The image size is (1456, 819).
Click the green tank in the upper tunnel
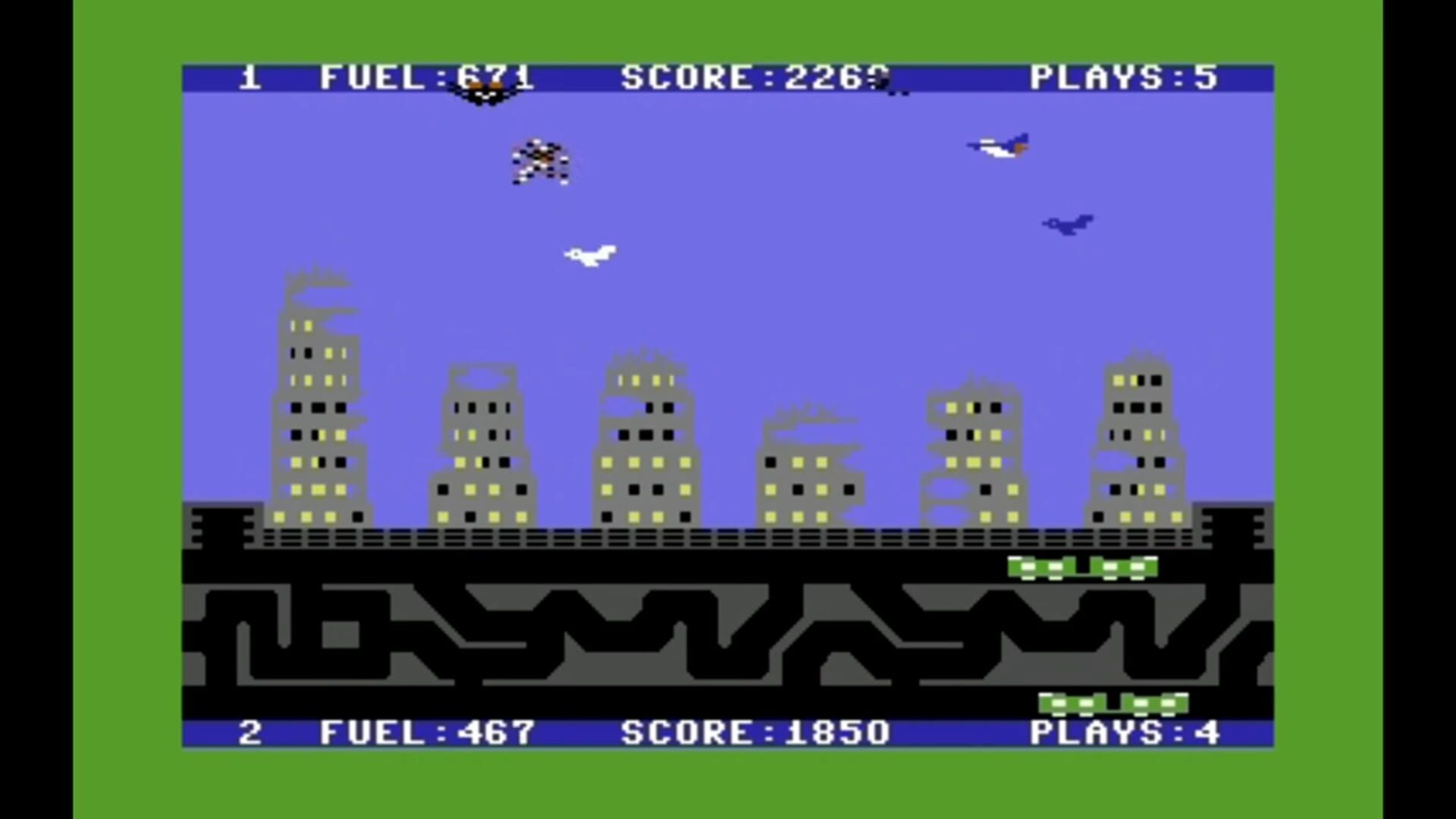(1081, 567)
